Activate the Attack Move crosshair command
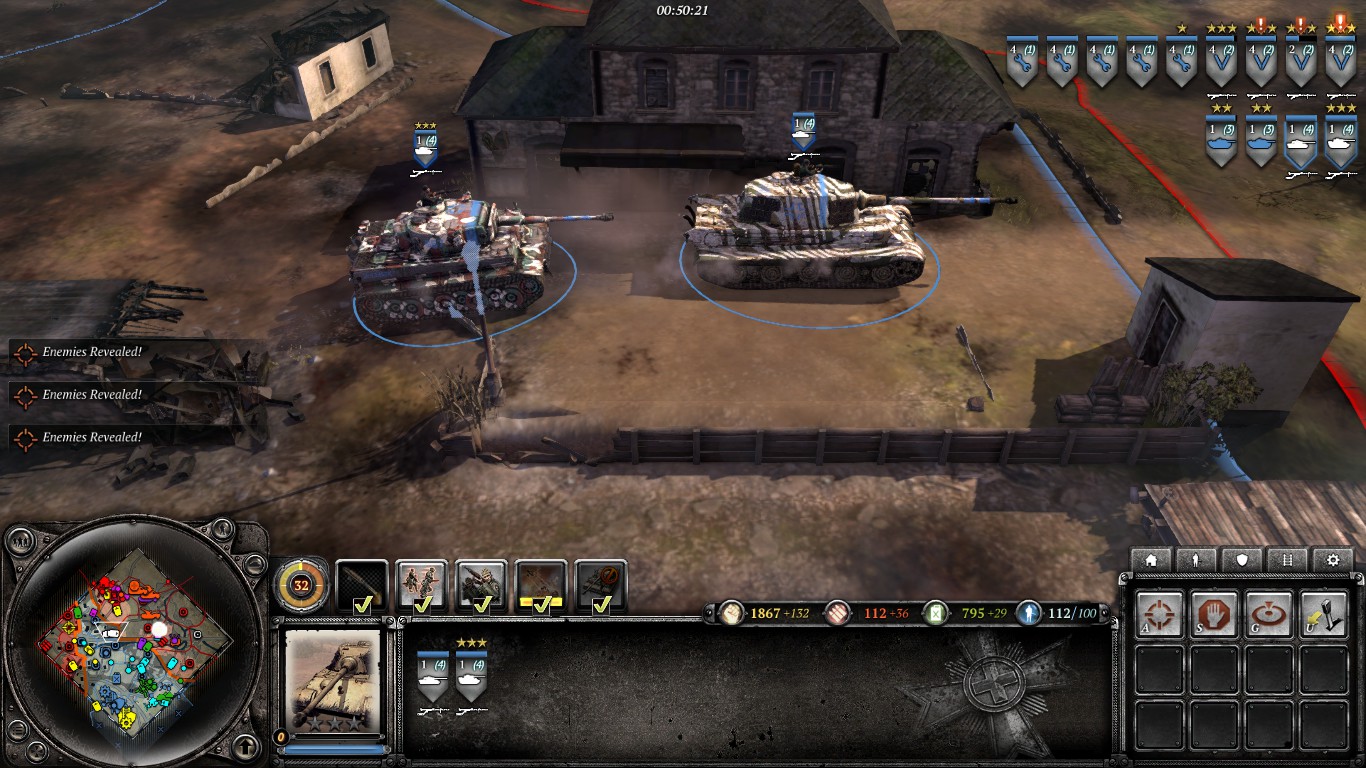This screenshot has height=768, width=1366. 1159,613
